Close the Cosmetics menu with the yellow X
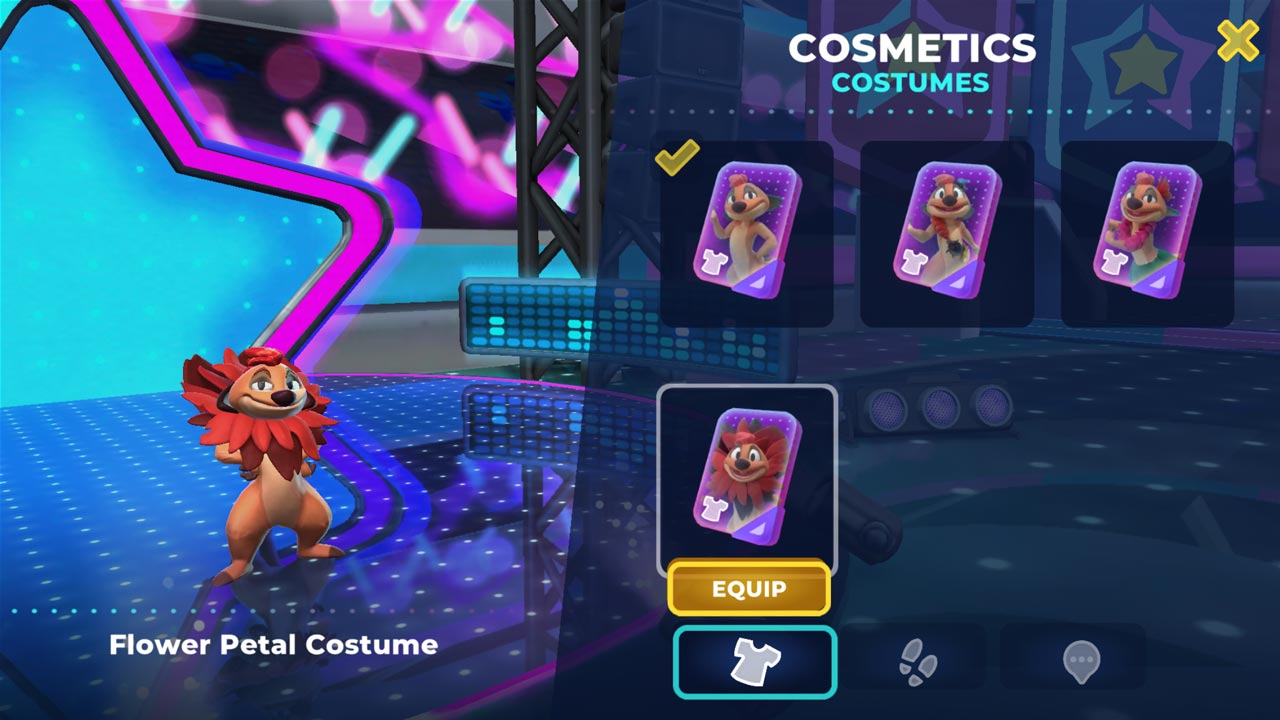Screen dimensions: 1280x720 tap(1237, 41)
